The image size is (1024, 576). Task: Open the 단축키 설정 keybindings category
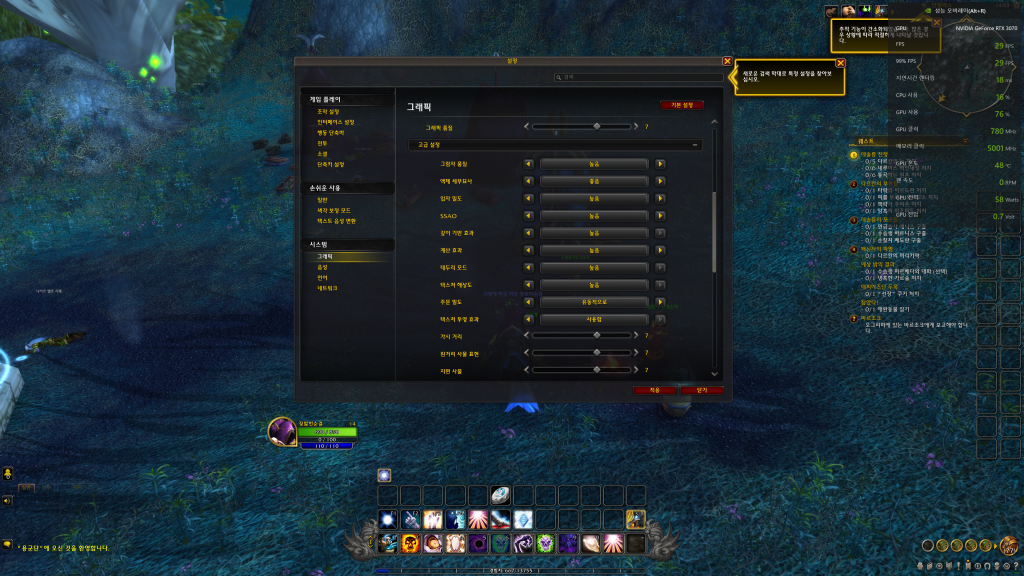click(331, 164)
